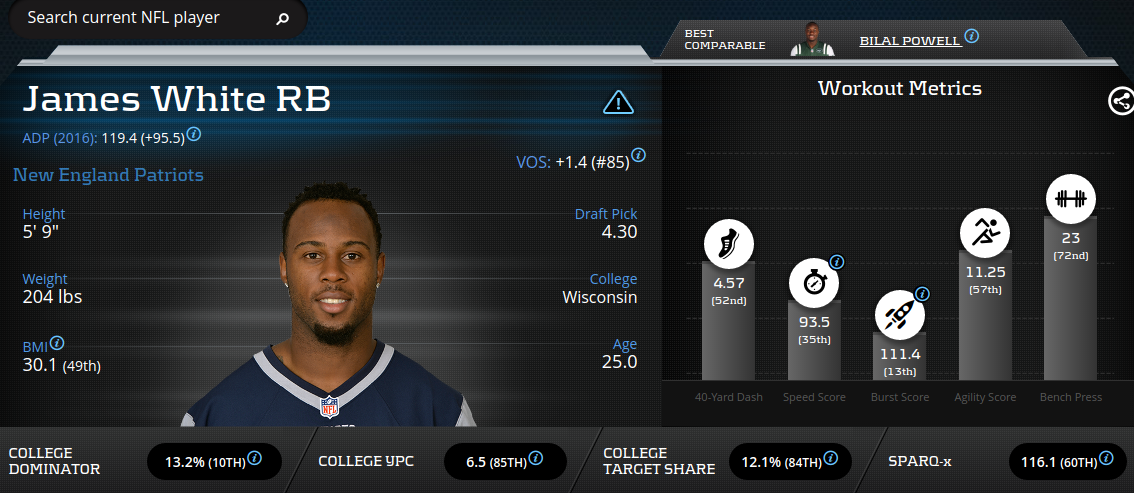The image size is (1134, 493).
Task: Click the share icon
Action: (1120, 100)
